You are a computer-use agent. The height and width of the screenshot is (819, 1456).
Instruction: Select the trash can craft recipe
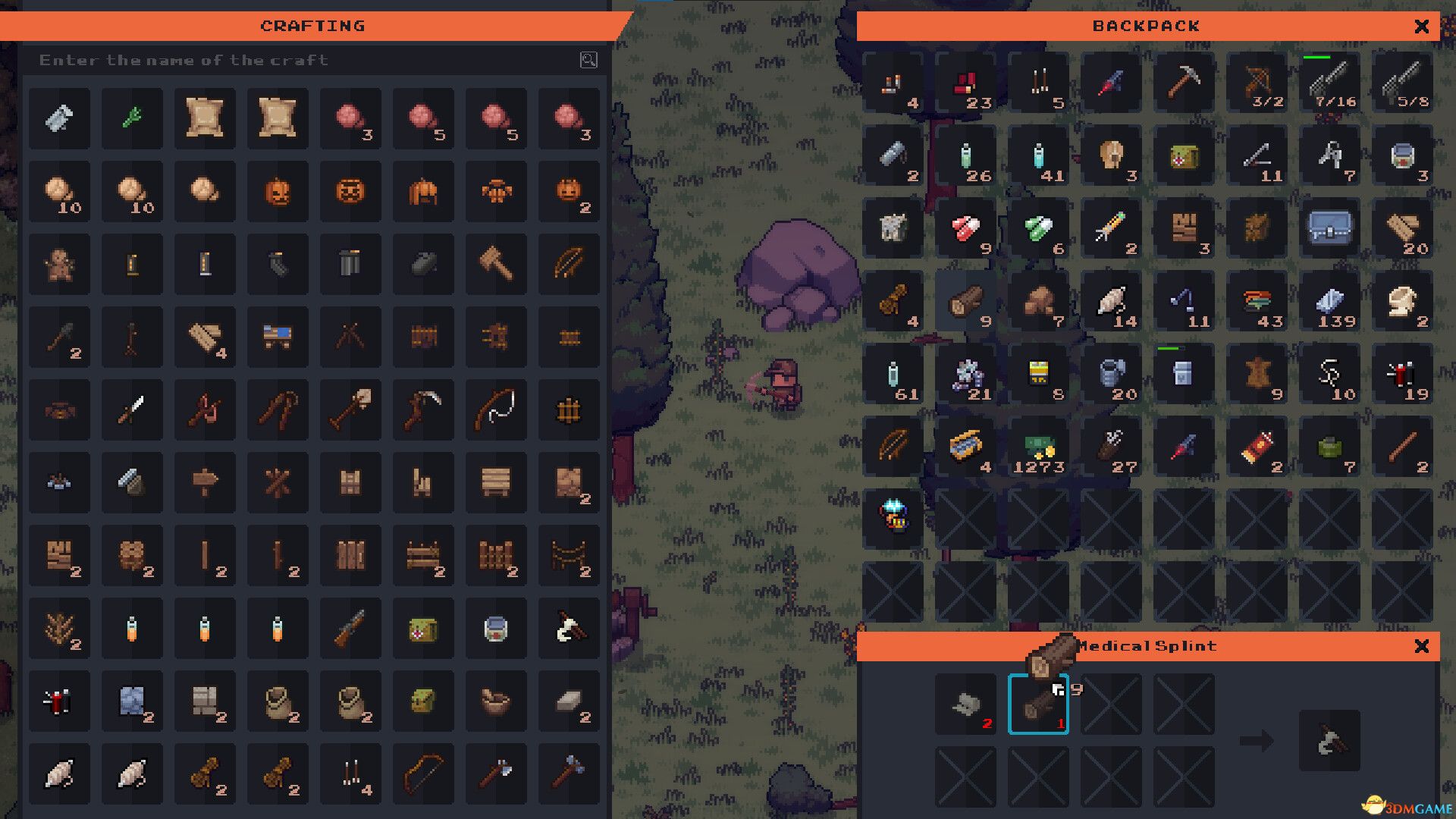(x=350, y=264)
